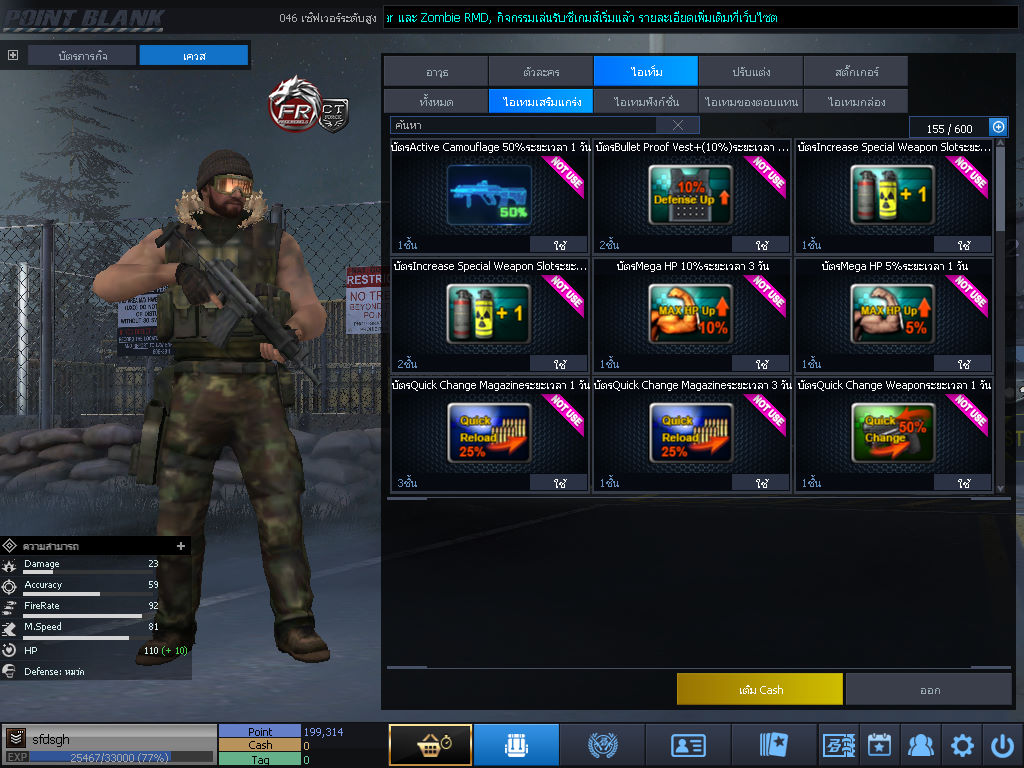
Task: Show the ทั้งหมด all-items sub-category
Action: tap(435, 101)
